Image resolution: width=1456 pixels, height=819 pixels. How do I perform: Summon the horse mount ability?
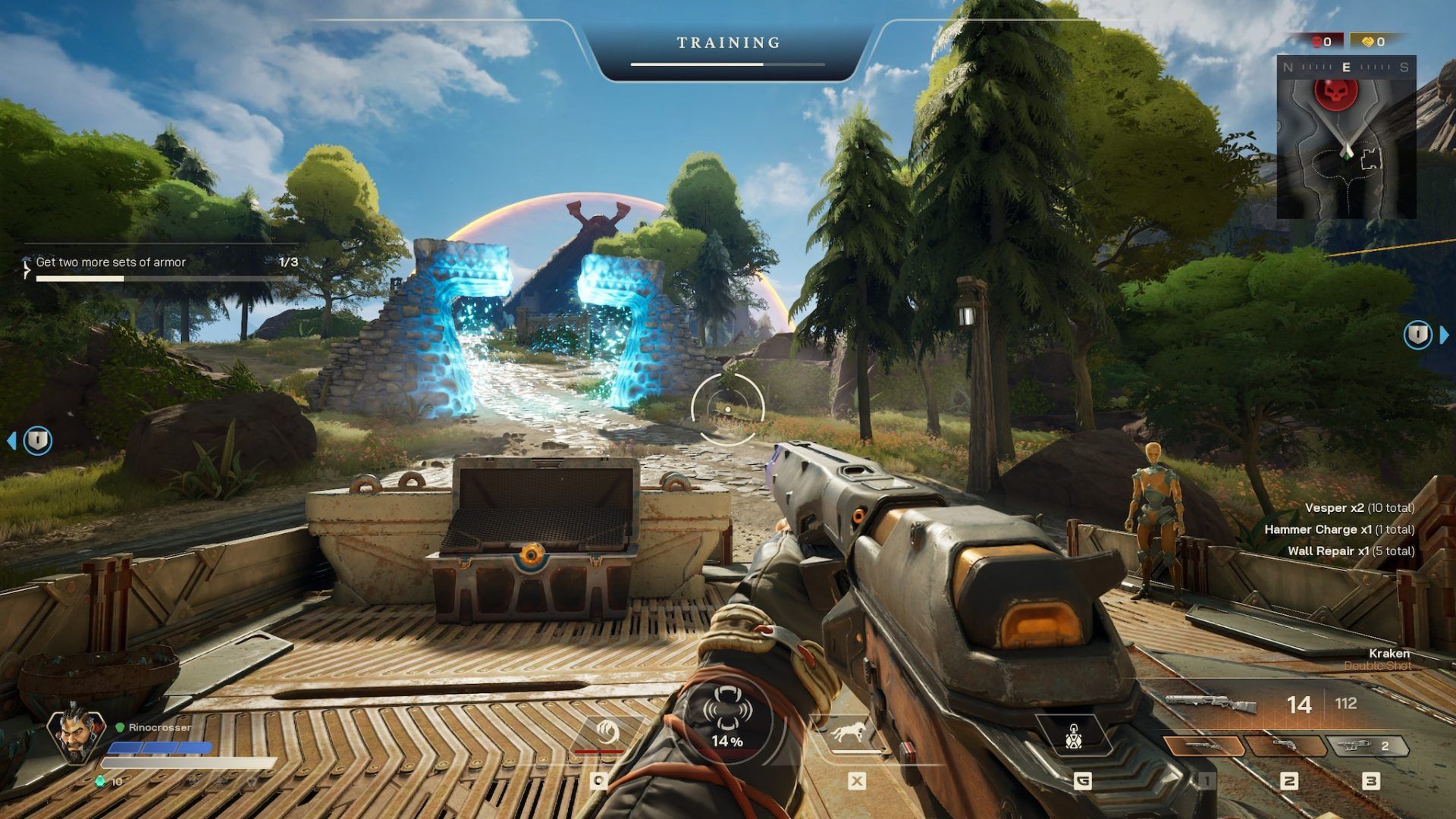click(x=846, y=733)
